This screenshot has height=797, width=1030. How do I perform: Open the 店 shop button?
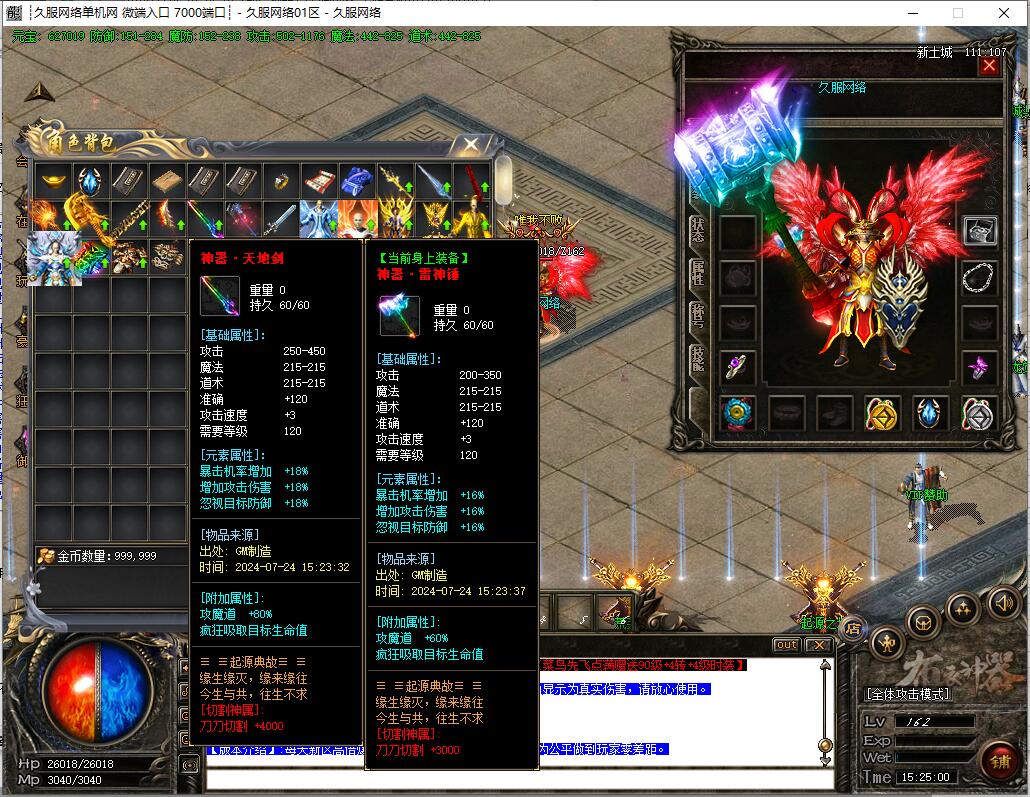pos(852,628)
